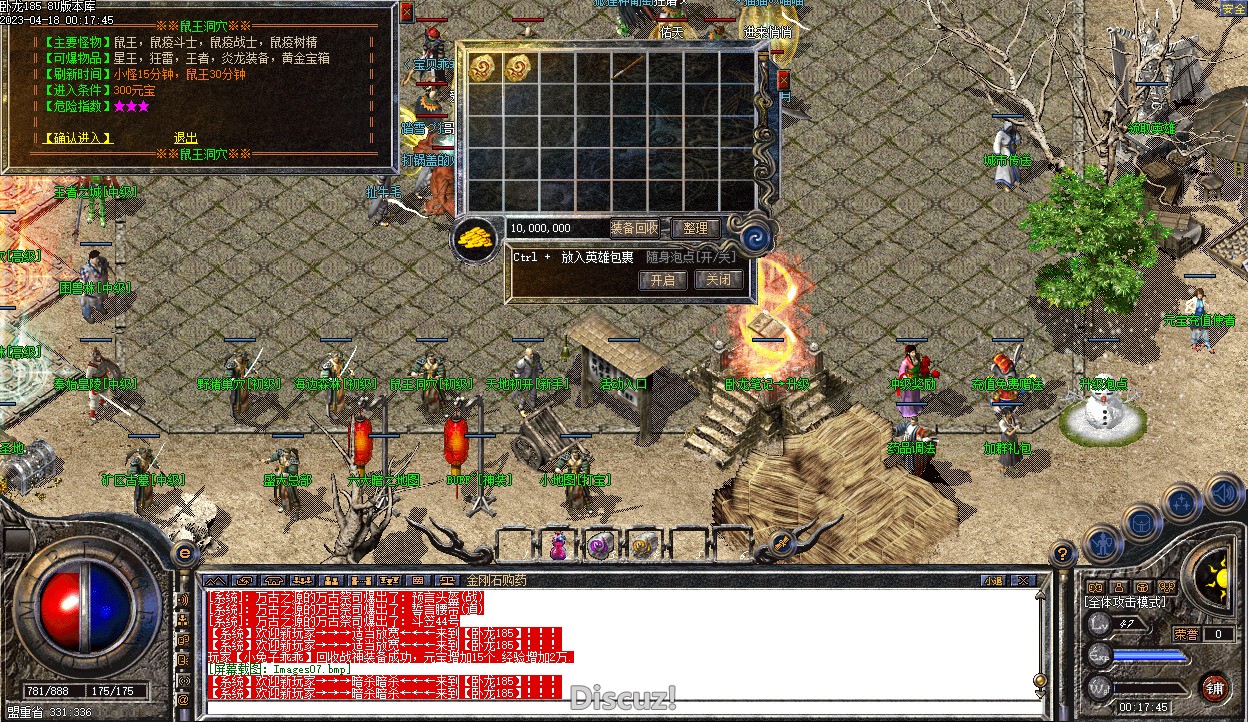Click the chat input field
Viewport: 1248px width, 722px height.
620,710
